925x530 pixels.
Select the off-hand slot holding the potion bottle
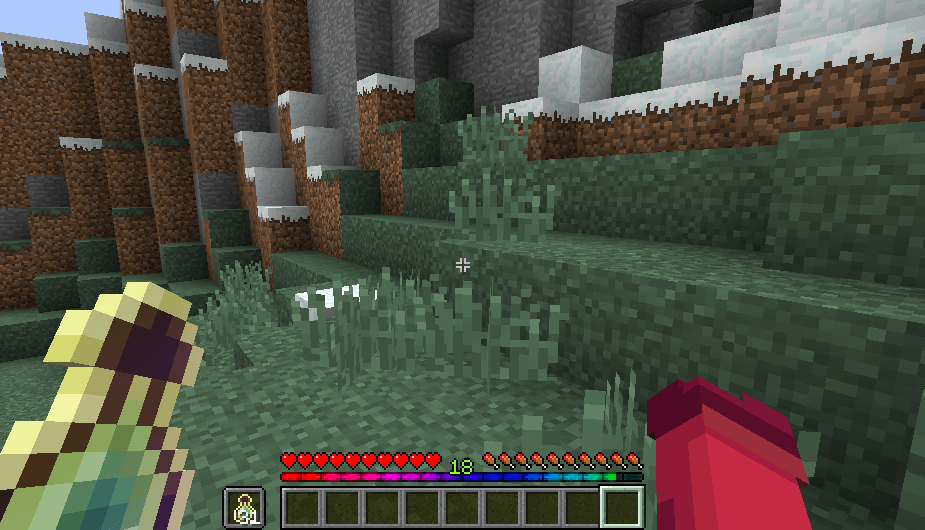tap(244, 508)
